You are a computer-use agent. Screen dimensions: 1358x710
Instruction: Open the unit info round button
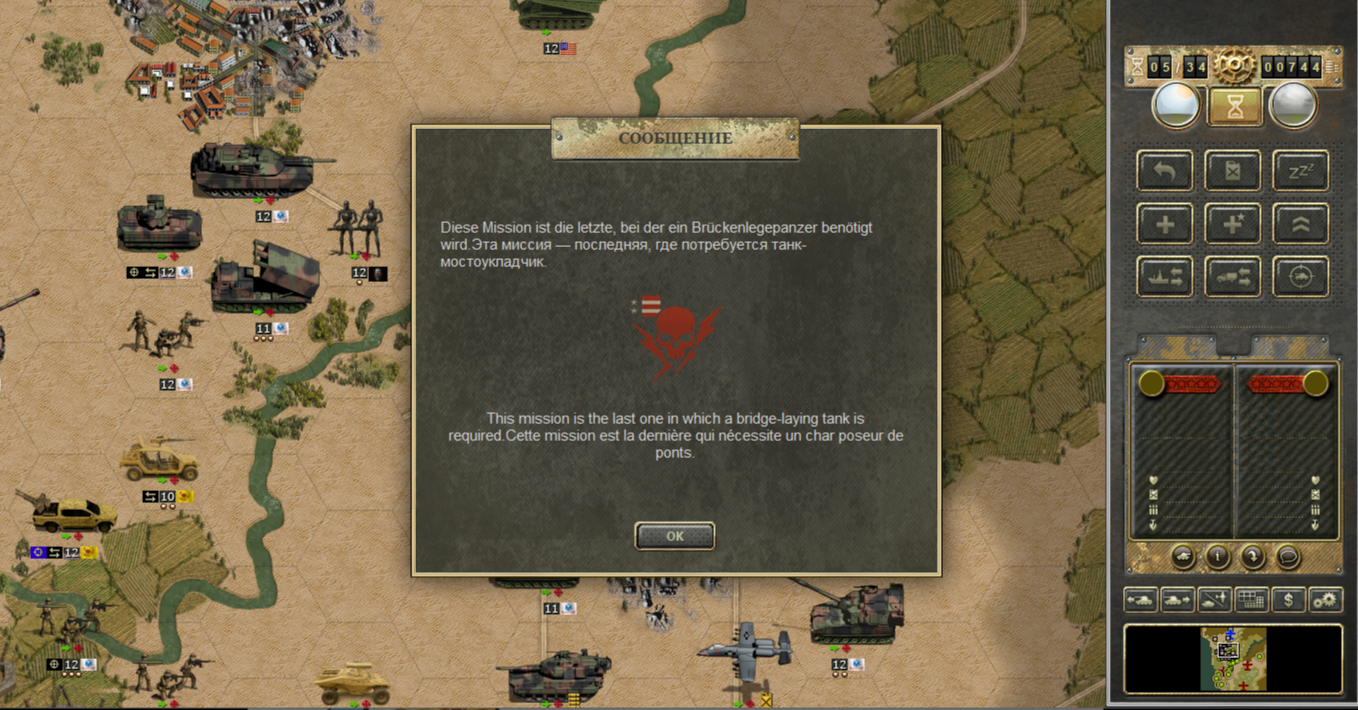pos(1217,557)
